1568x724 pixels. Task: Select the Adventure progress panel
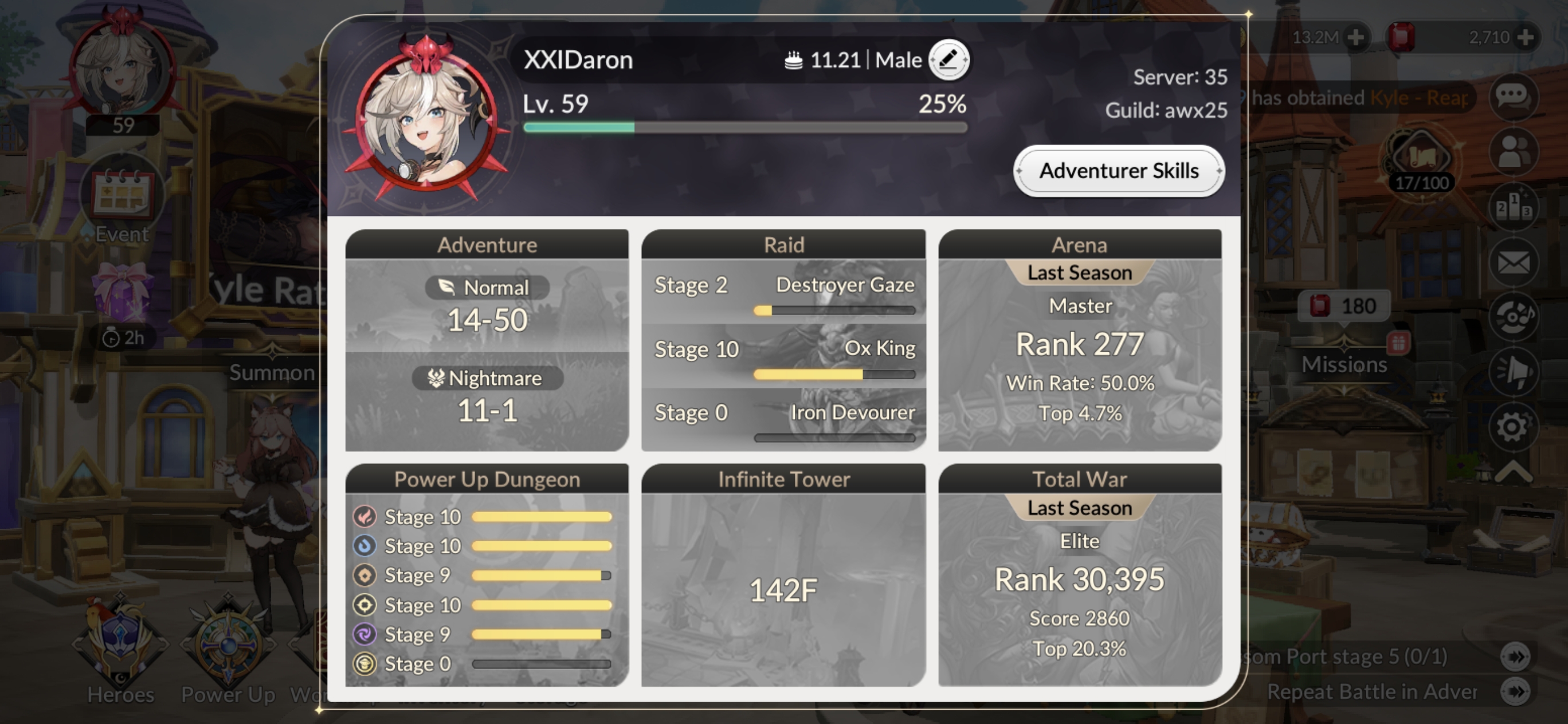point(487,340)
